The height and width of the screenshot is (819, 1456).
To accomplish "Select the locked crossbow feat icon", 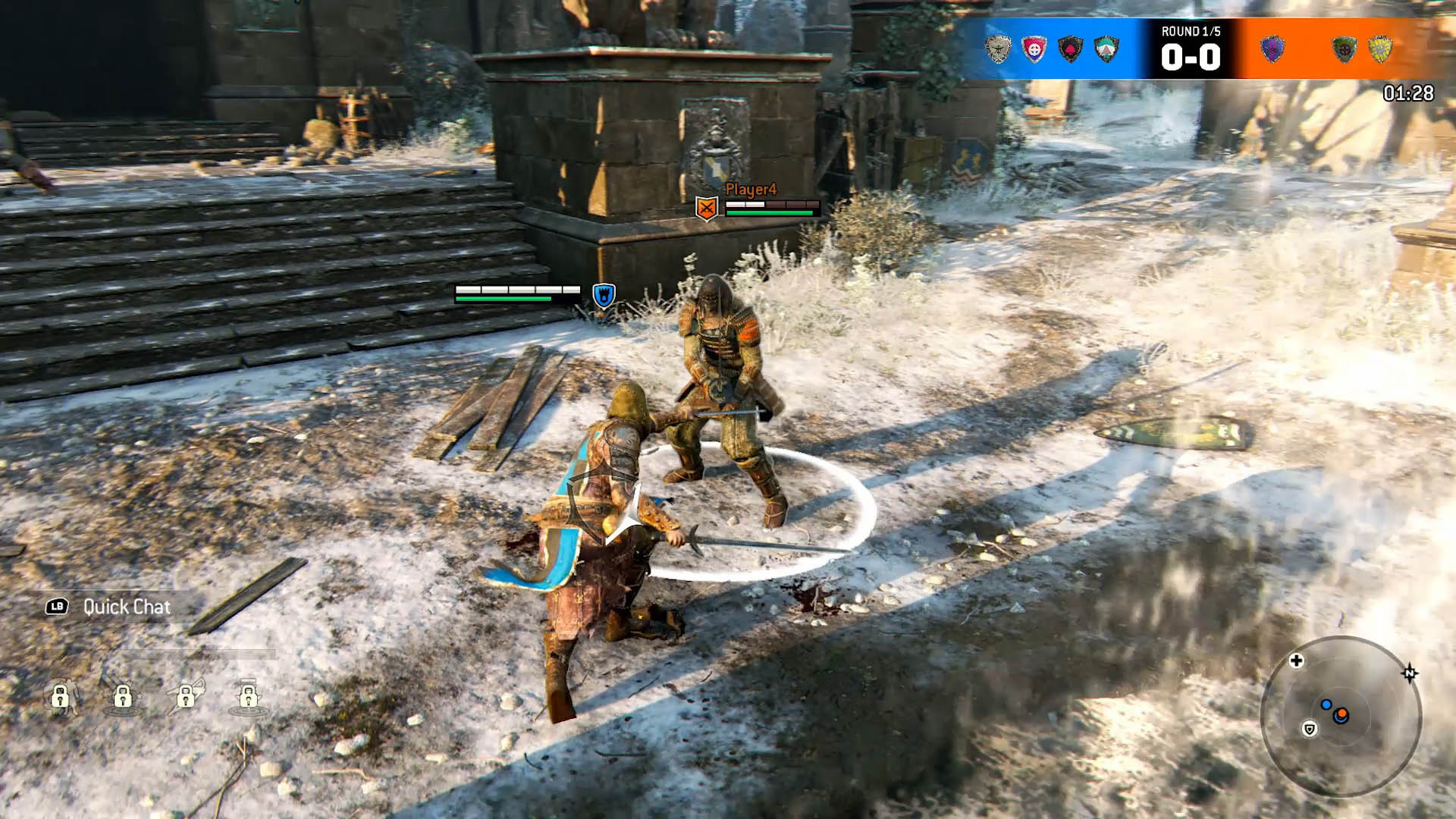I will point(186,695).
